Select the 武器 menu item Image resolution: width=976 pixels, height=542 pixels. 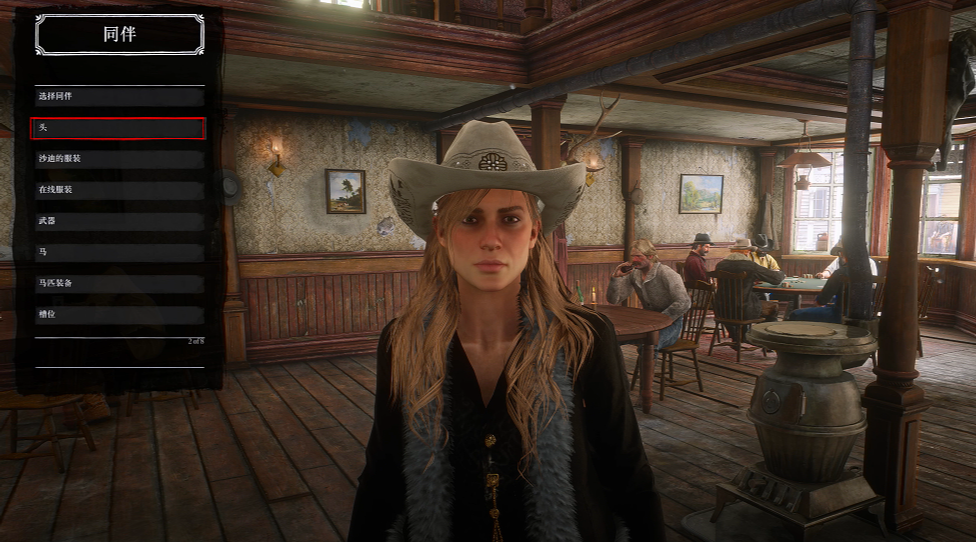click(x=118, y=221)
